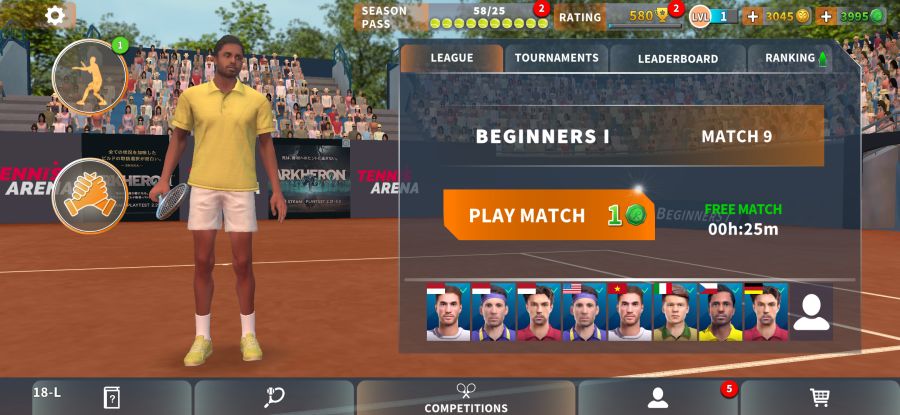Viewport: 900px width, 415px height.
Task: Open the card pack button in bottom bar
Action: (x=112, y=397)
